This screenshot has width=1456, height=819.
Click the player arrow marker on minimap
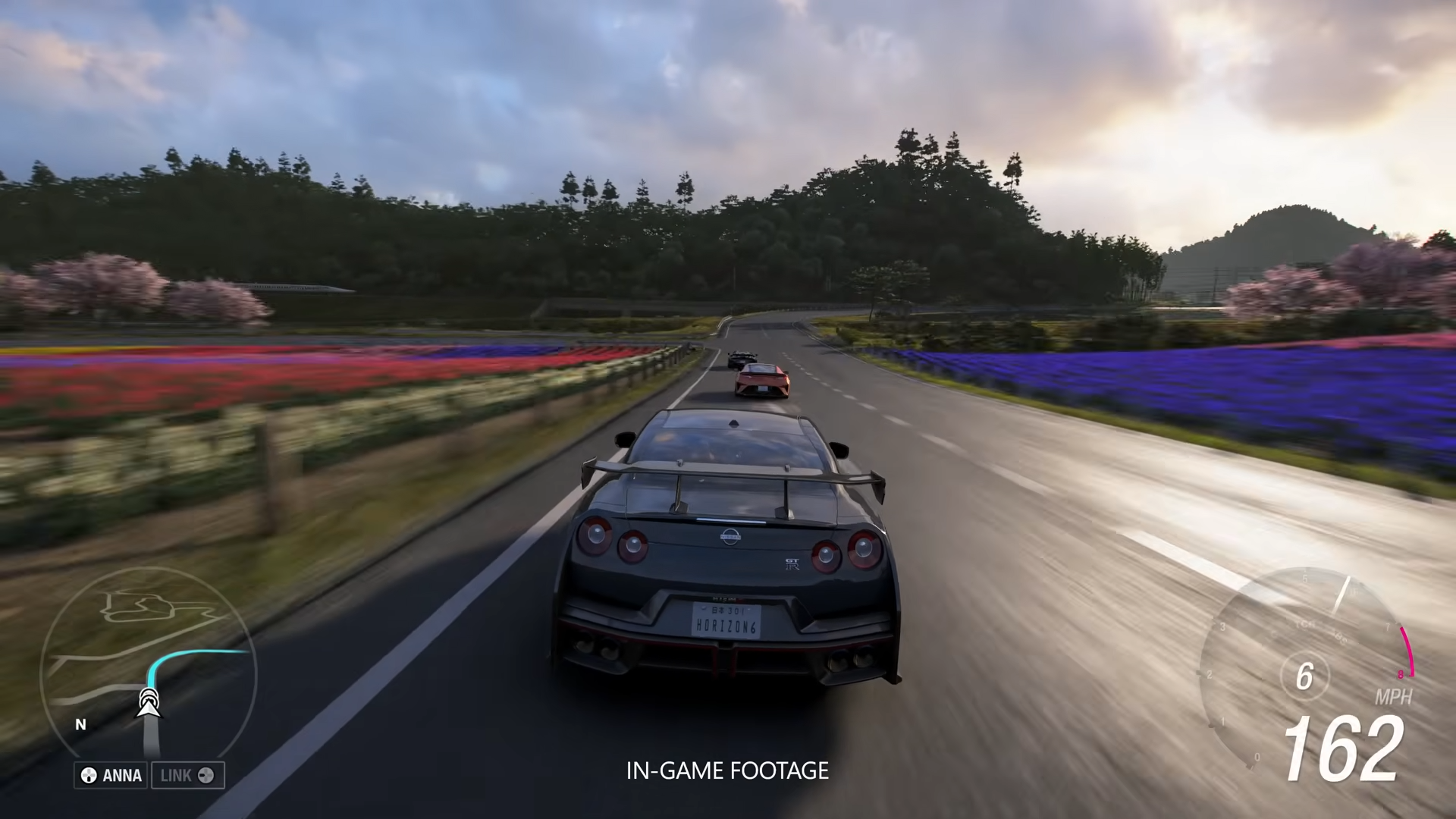(149, 703)
